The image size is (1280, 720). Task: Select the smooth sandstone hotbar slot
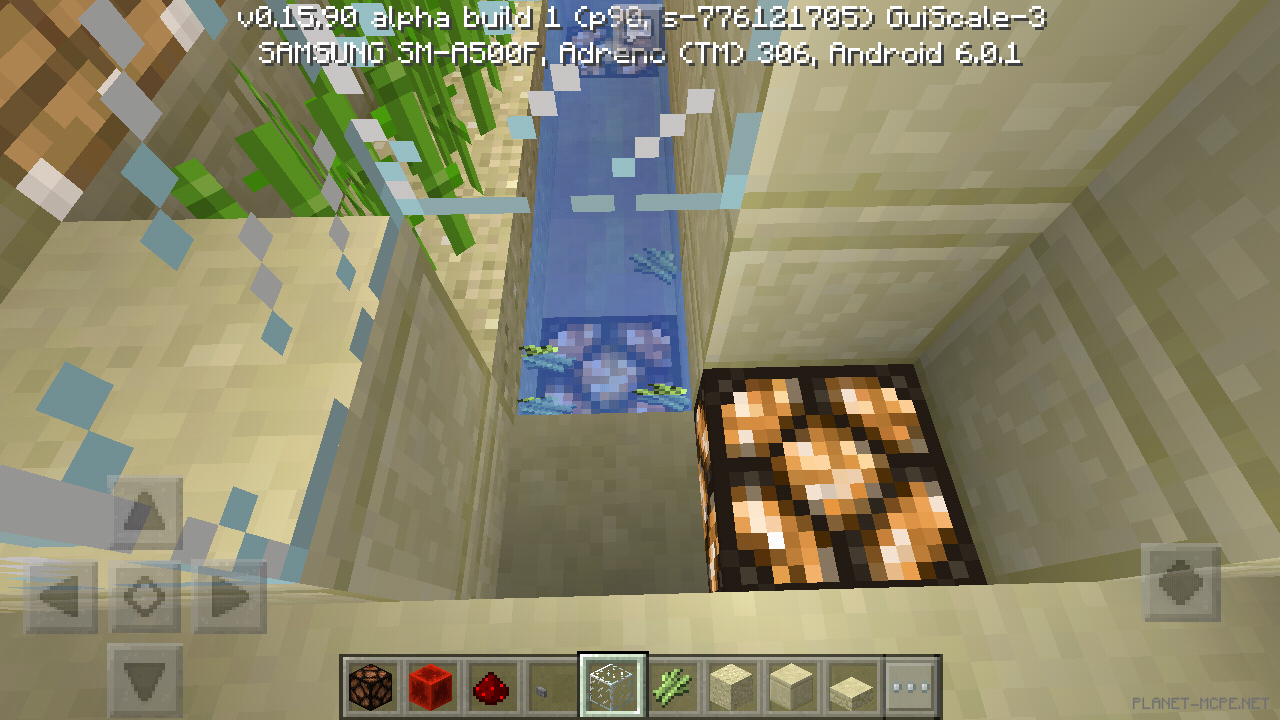(x=790, y=687)
